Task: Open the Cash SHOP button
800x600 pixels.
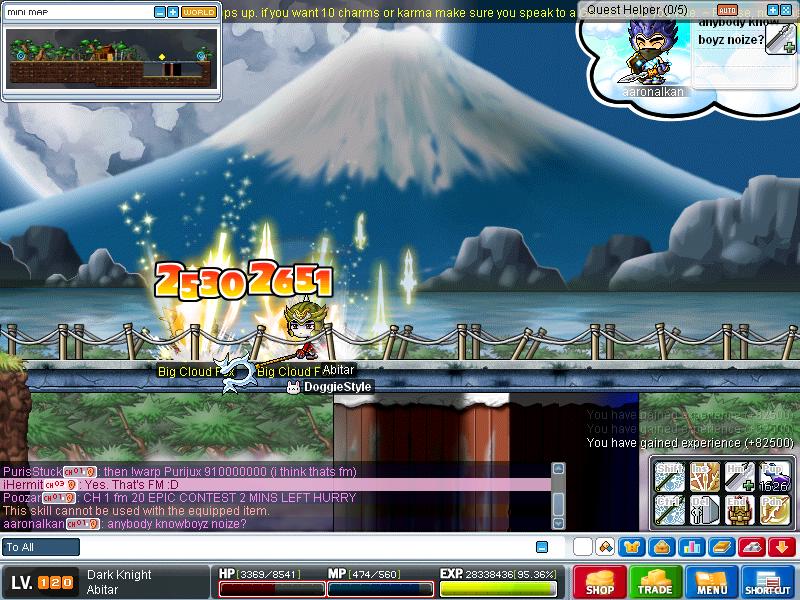Action: click(600, 582)
